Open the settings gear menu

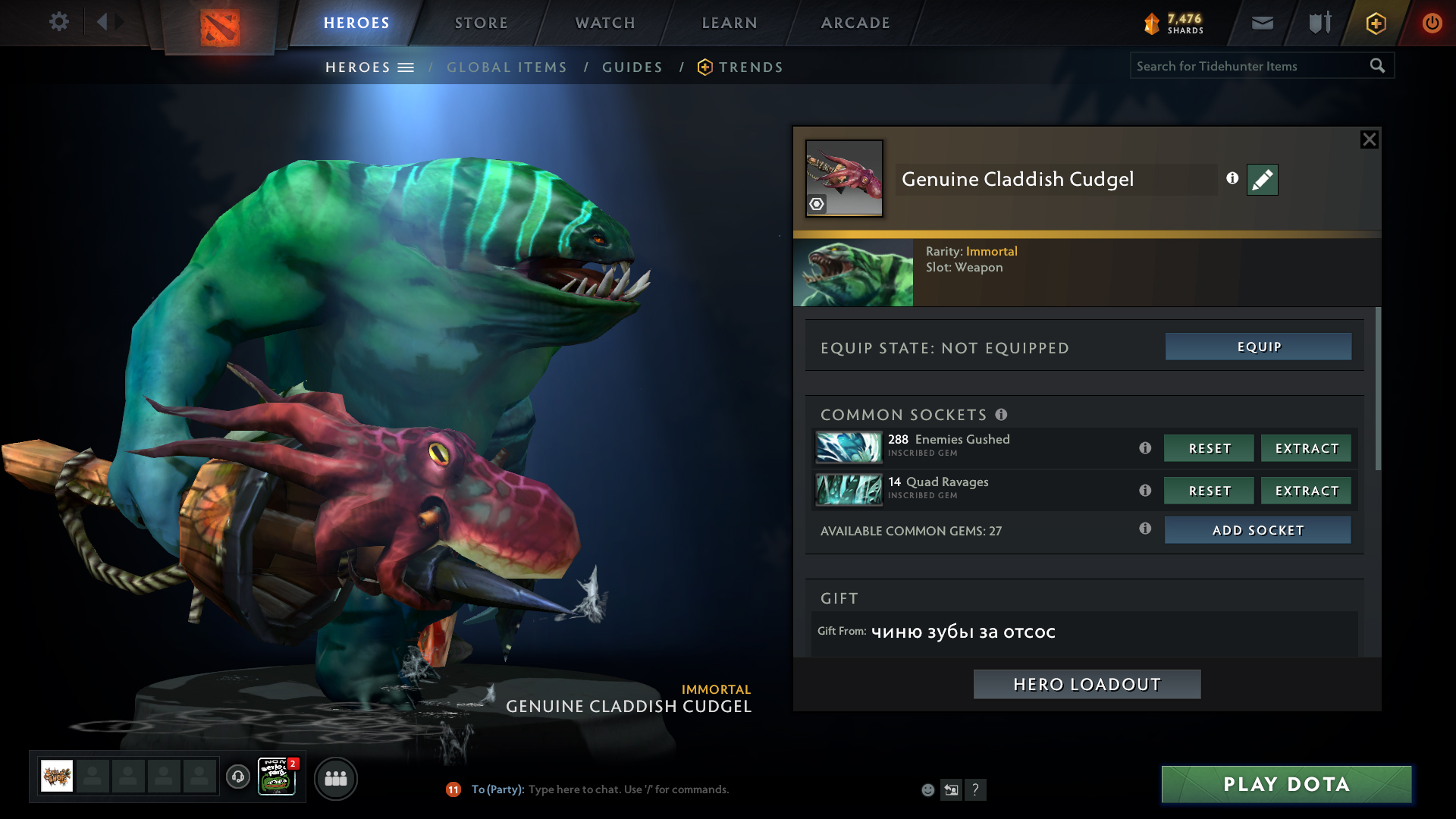[58, 22]
